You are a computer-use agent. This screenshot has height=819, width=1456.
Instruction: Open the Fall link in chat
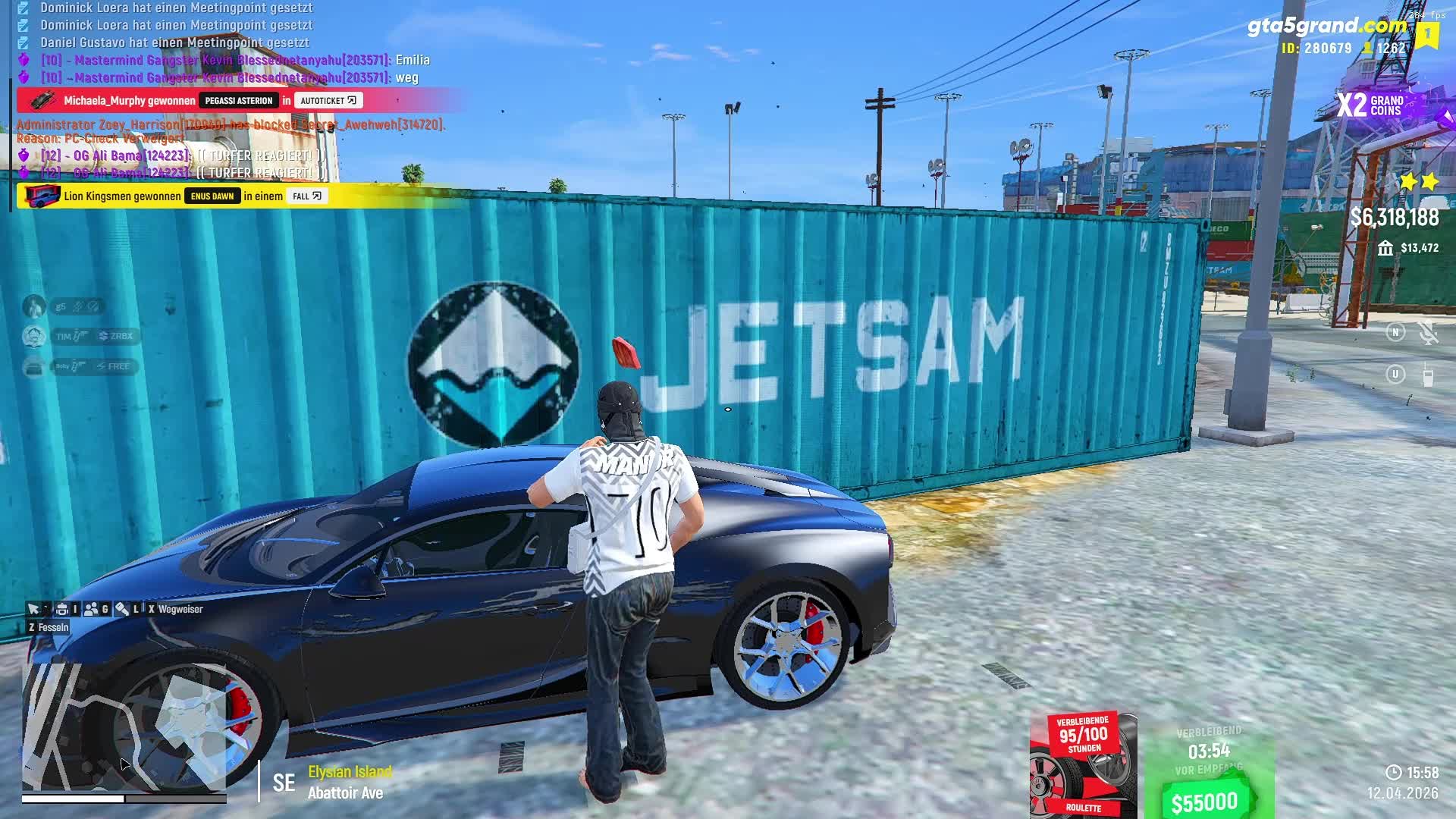click(306, 196)
